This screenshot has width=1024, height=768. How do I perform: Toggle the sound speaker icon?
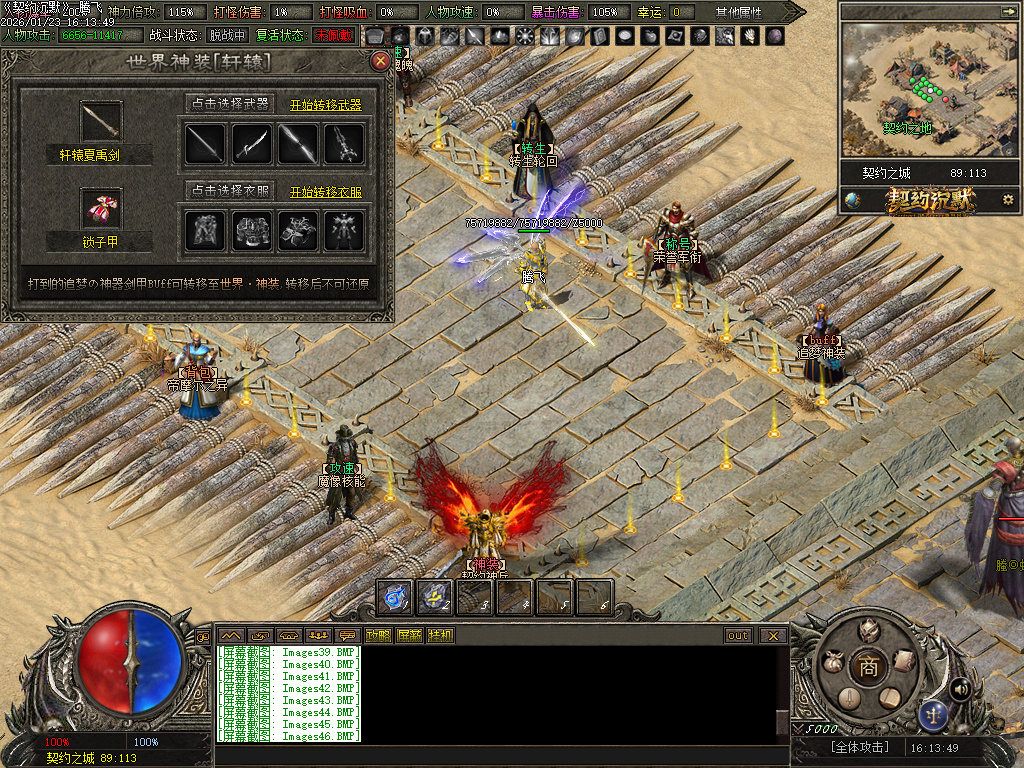[960, 688]
